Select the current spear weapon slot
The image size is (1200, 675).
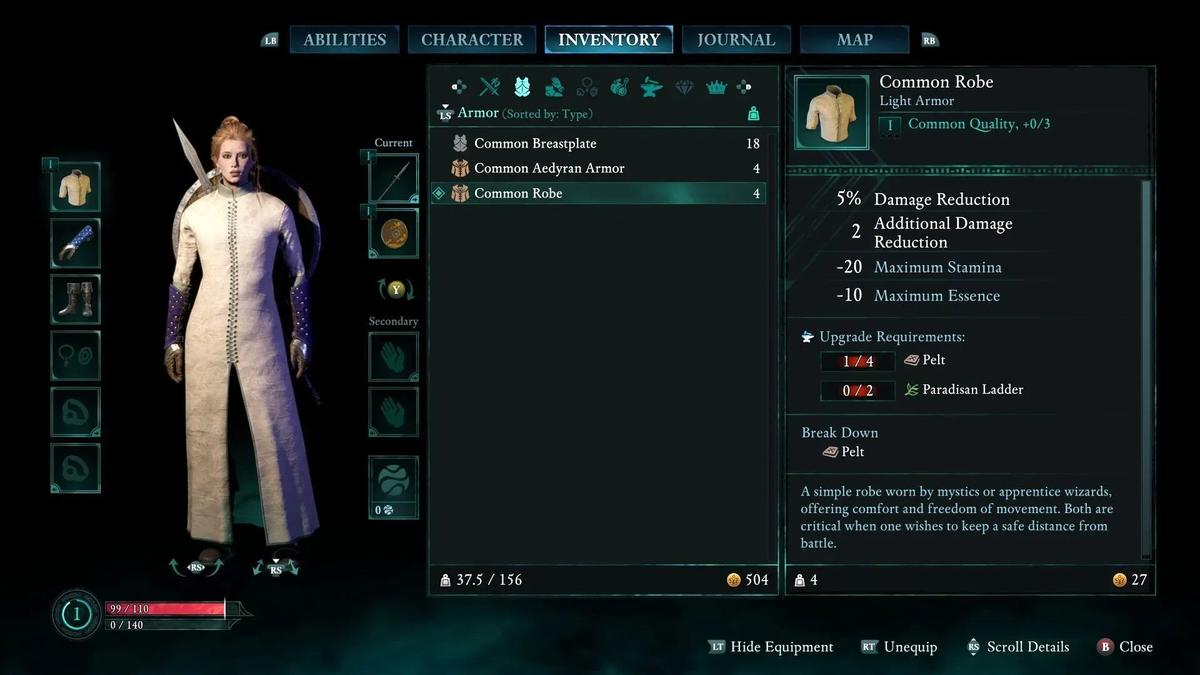click(393, 180)
